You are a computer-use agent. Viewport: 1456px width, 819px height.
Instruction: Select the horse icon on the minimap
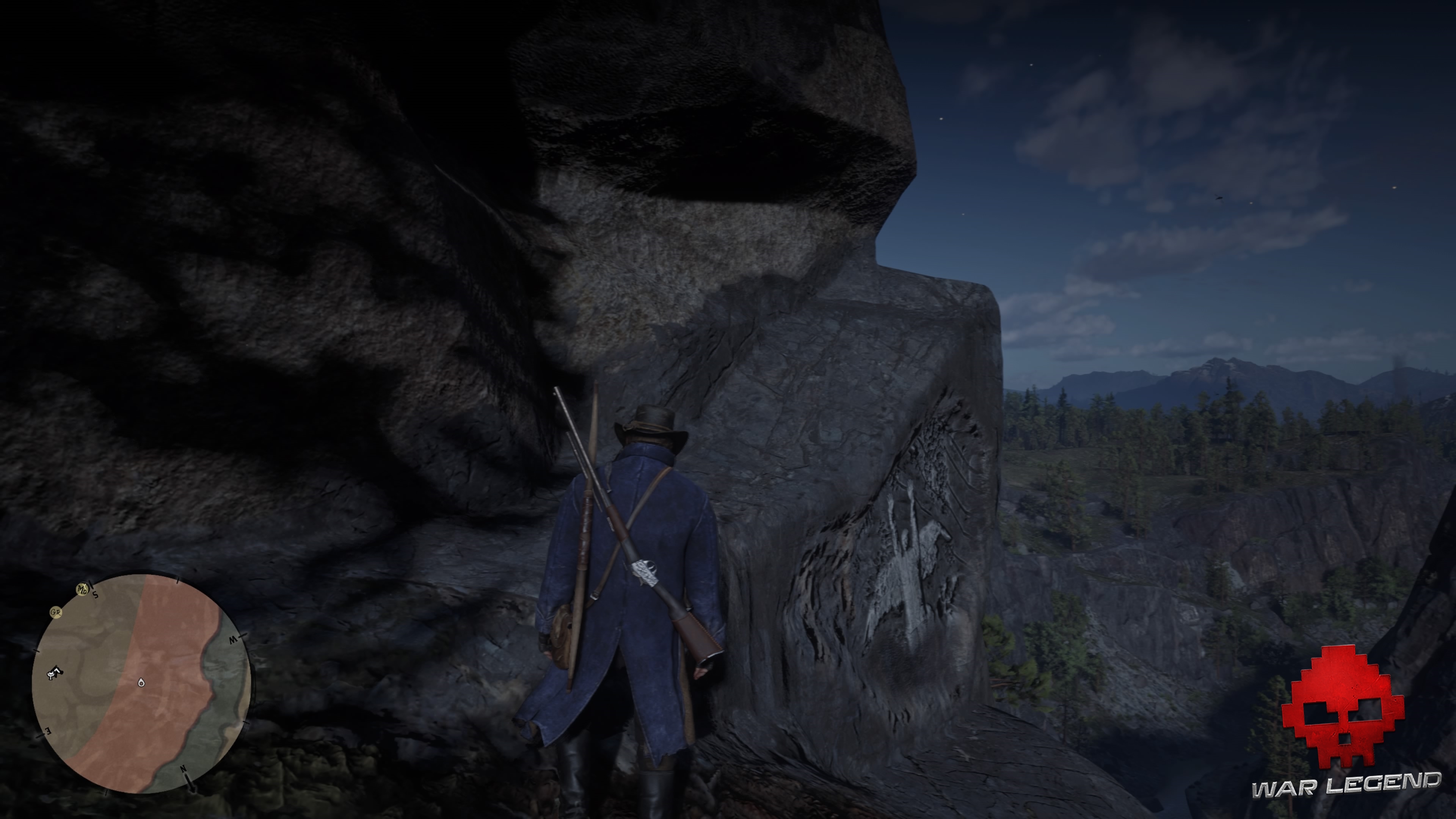(x=55, y=673)
